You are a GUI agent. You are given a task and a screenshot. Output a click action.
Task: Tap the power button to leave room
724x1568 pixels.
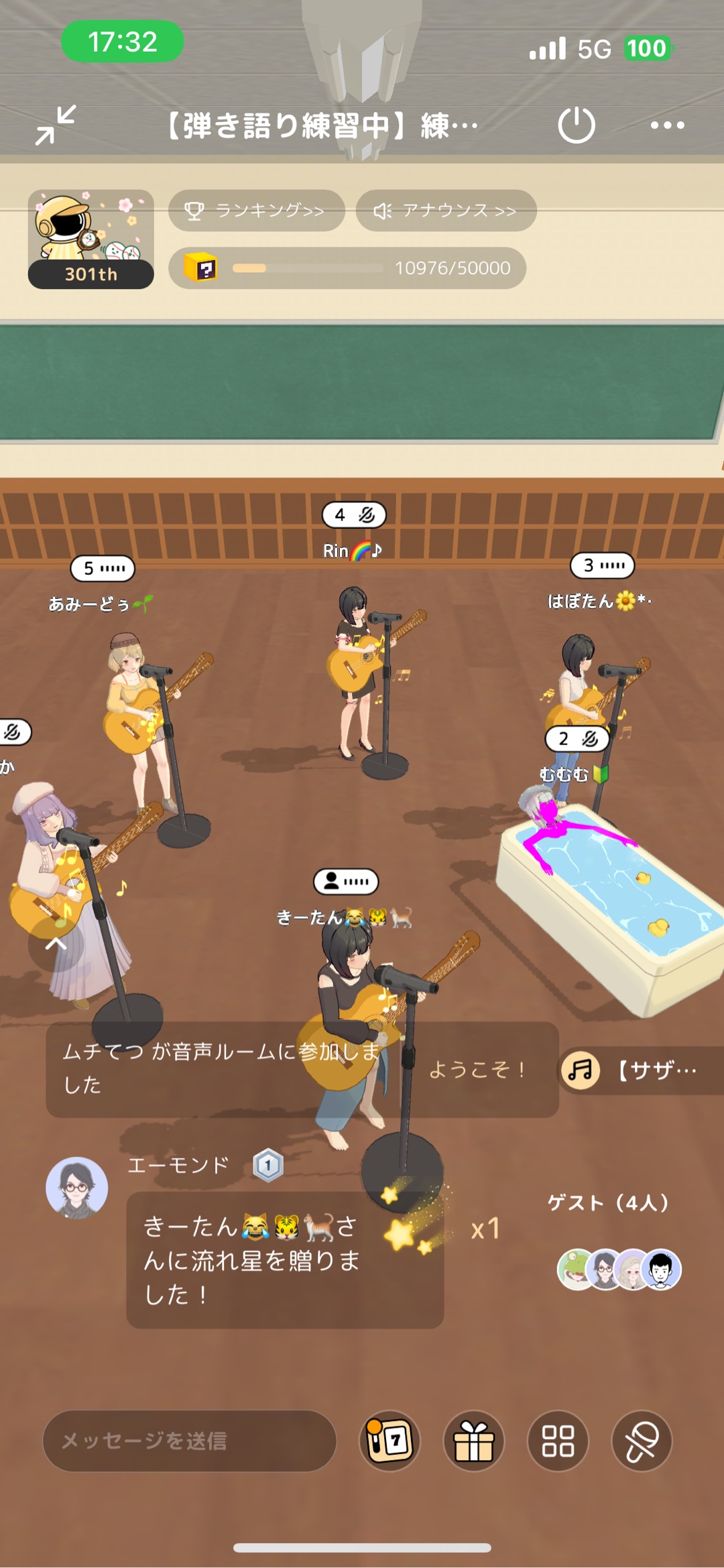[576, 125]
